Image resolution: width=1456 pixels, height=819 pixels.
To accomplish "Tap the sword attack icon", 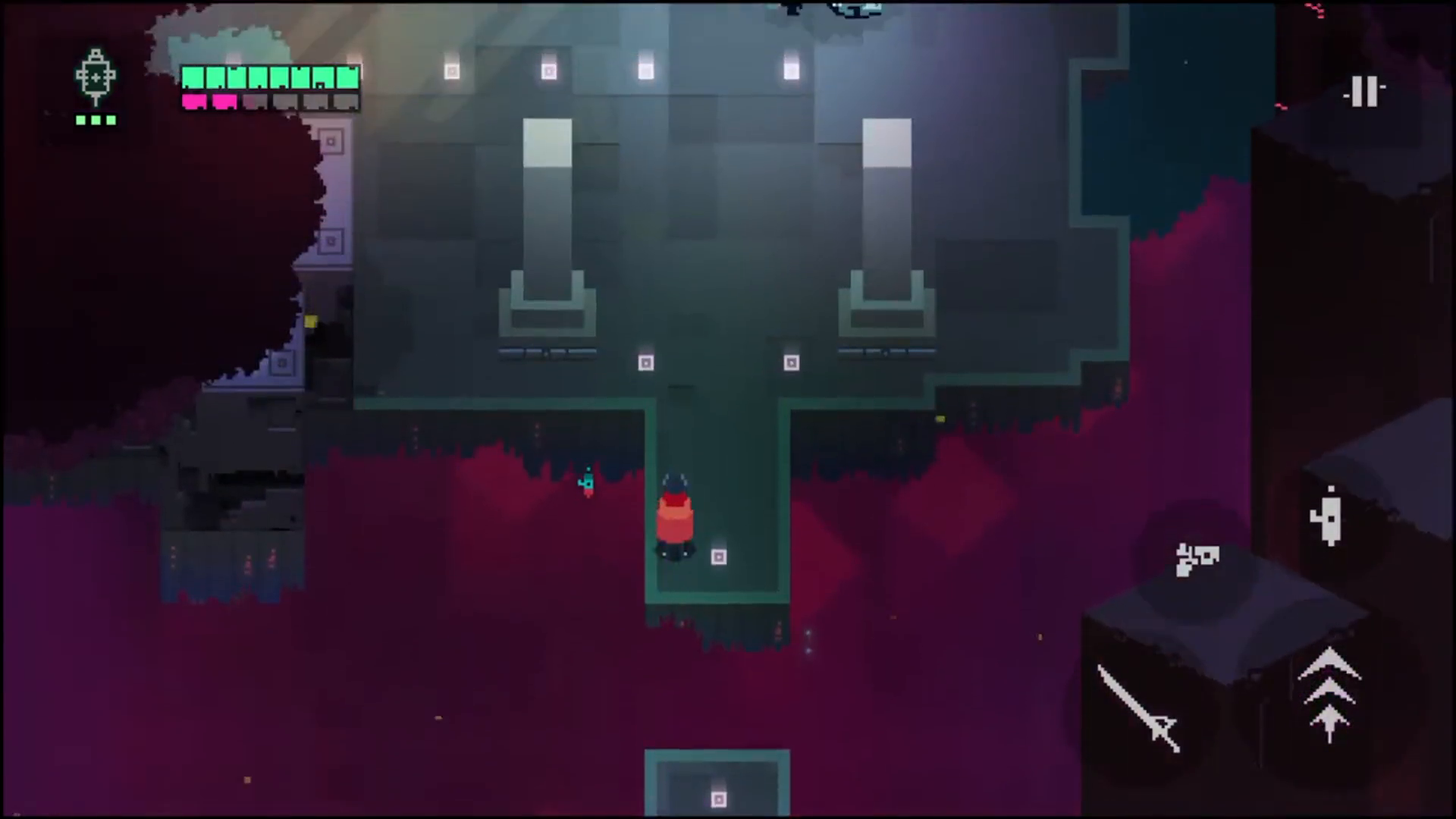I will click(x=1139, y=708).
